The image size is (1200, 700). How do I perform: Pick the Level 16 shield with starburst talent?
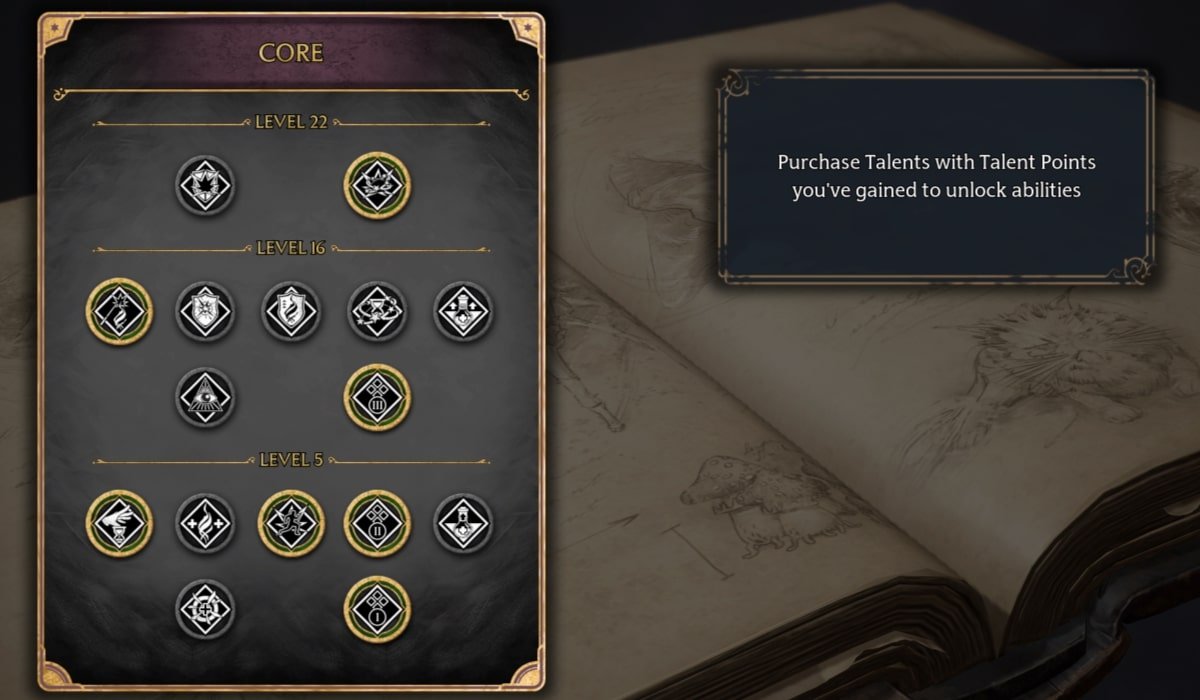point(205,311)
